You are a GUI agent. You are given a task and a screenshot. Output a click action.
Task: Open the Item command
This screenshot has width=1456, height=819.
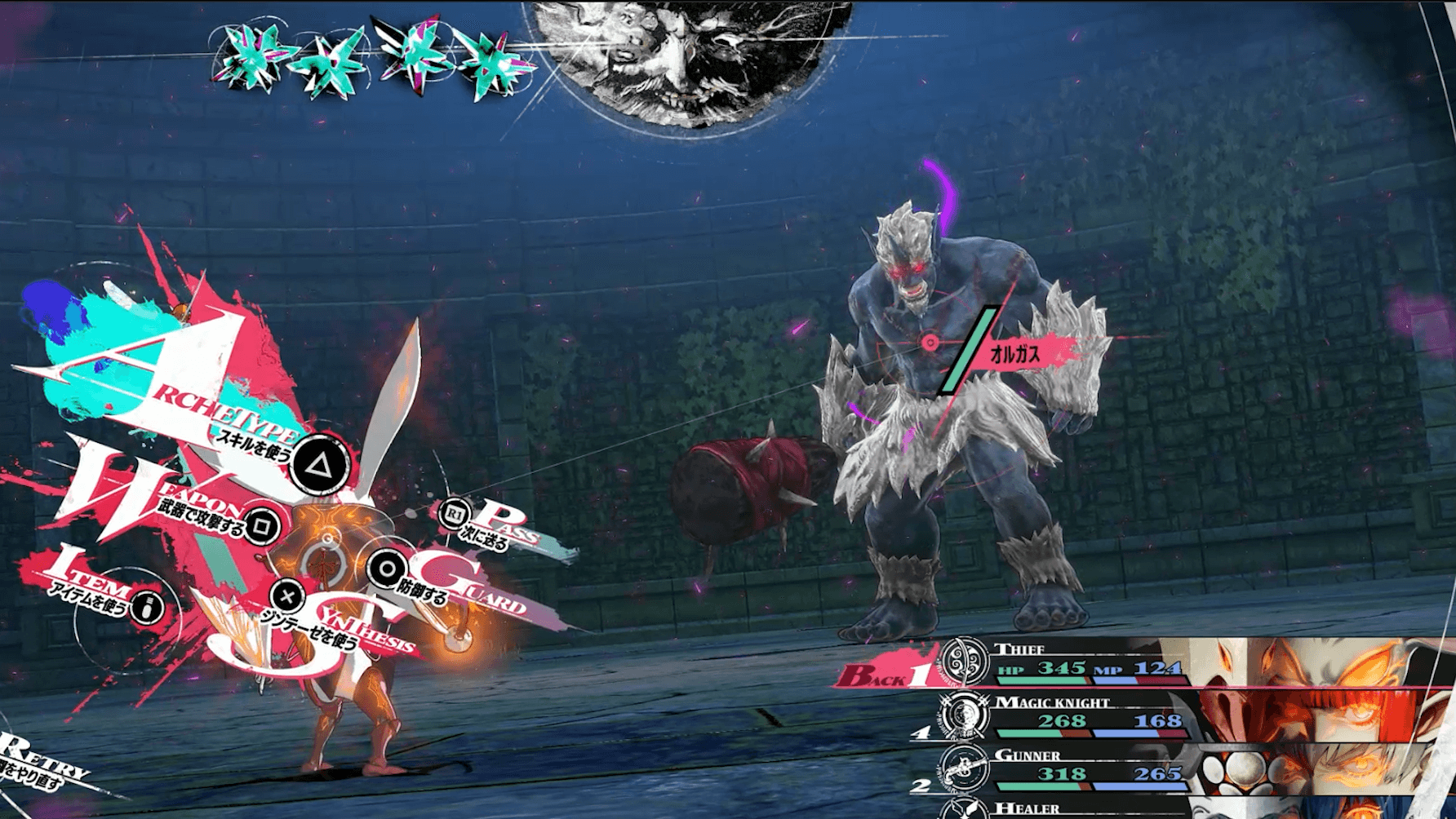[147, 607]
